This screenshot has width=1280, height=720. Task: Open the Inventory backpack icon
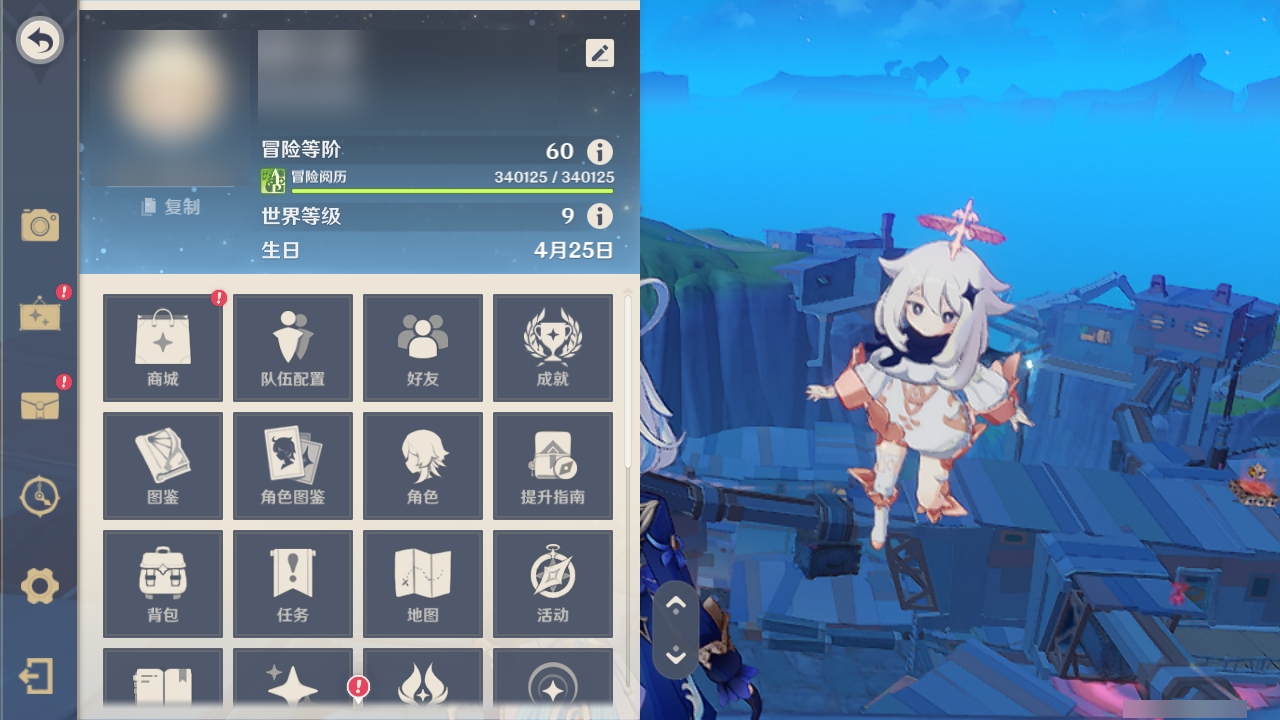[x=162, y=583]
